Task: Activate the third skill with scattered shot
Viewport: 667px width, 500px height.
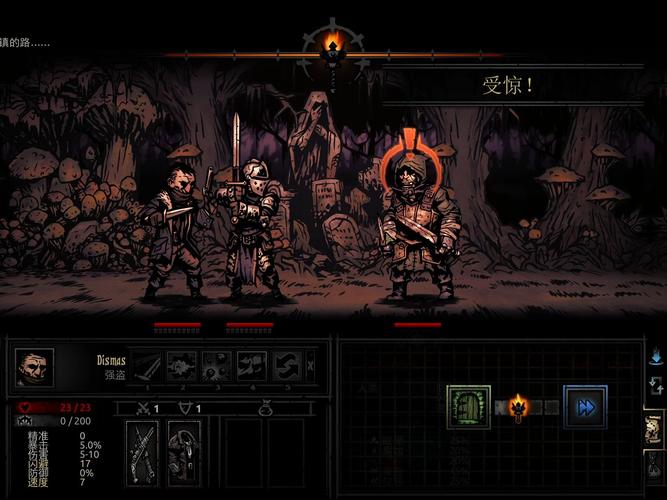Action: 217,365
